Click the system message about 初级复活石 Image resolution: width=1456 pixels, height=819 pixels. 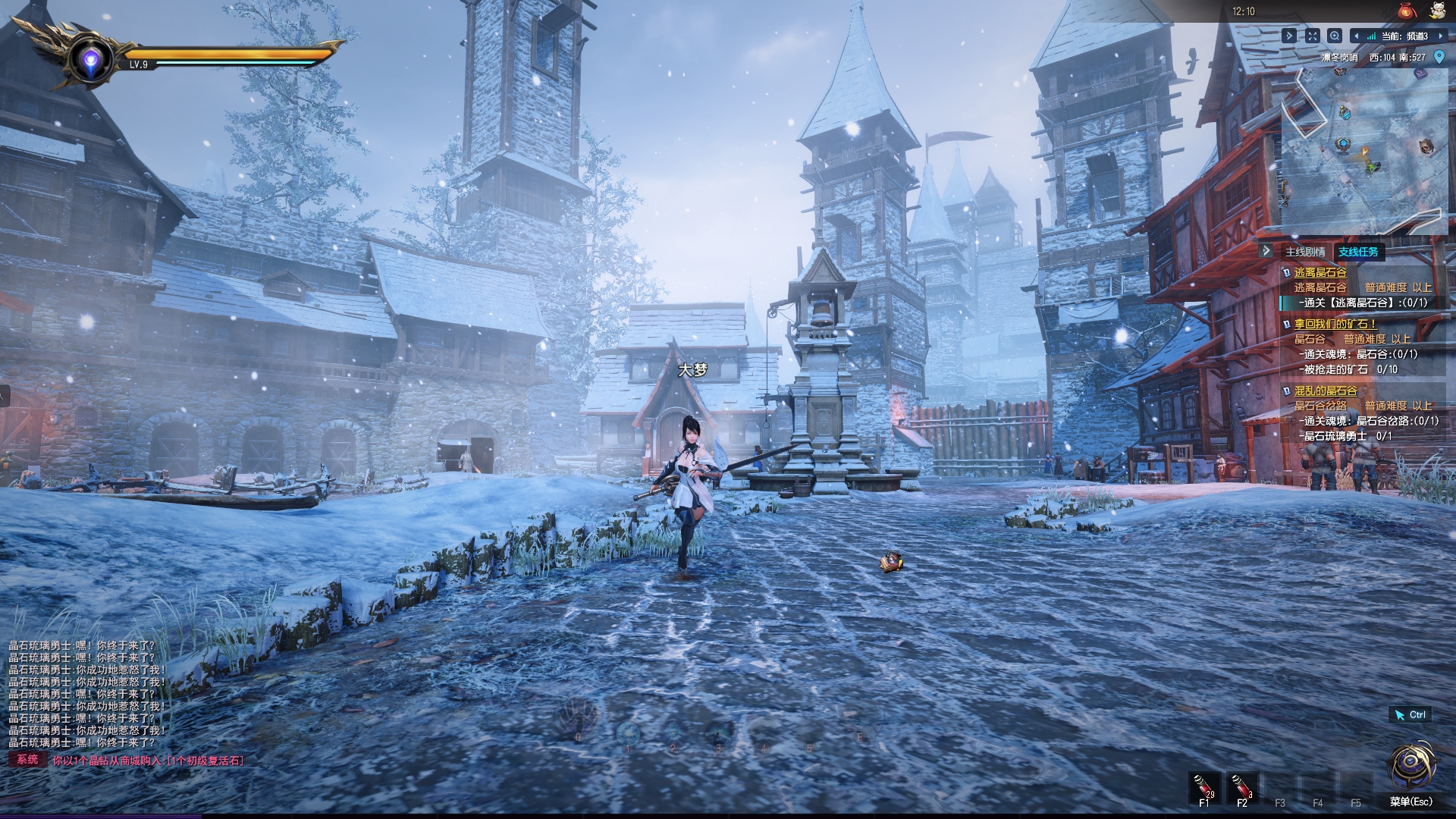click(x=148, y=761)
